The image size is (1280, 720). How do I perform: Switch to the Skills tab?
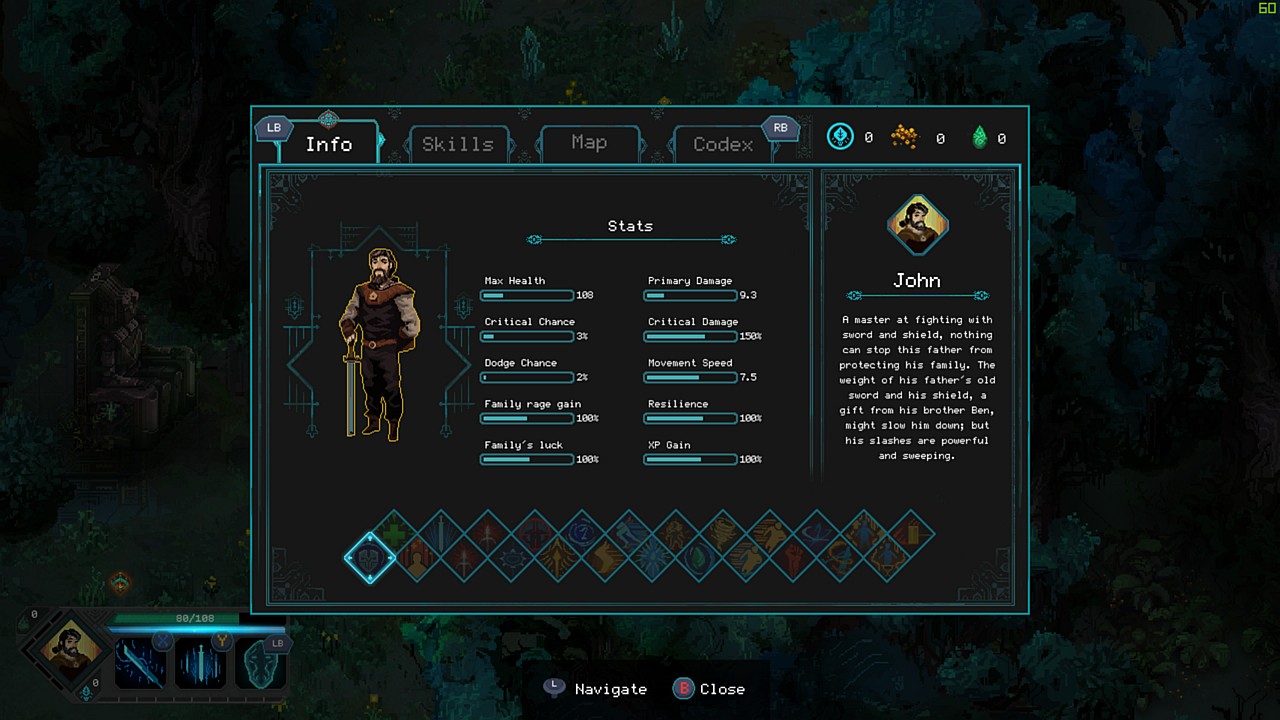(x=458, y=144)
